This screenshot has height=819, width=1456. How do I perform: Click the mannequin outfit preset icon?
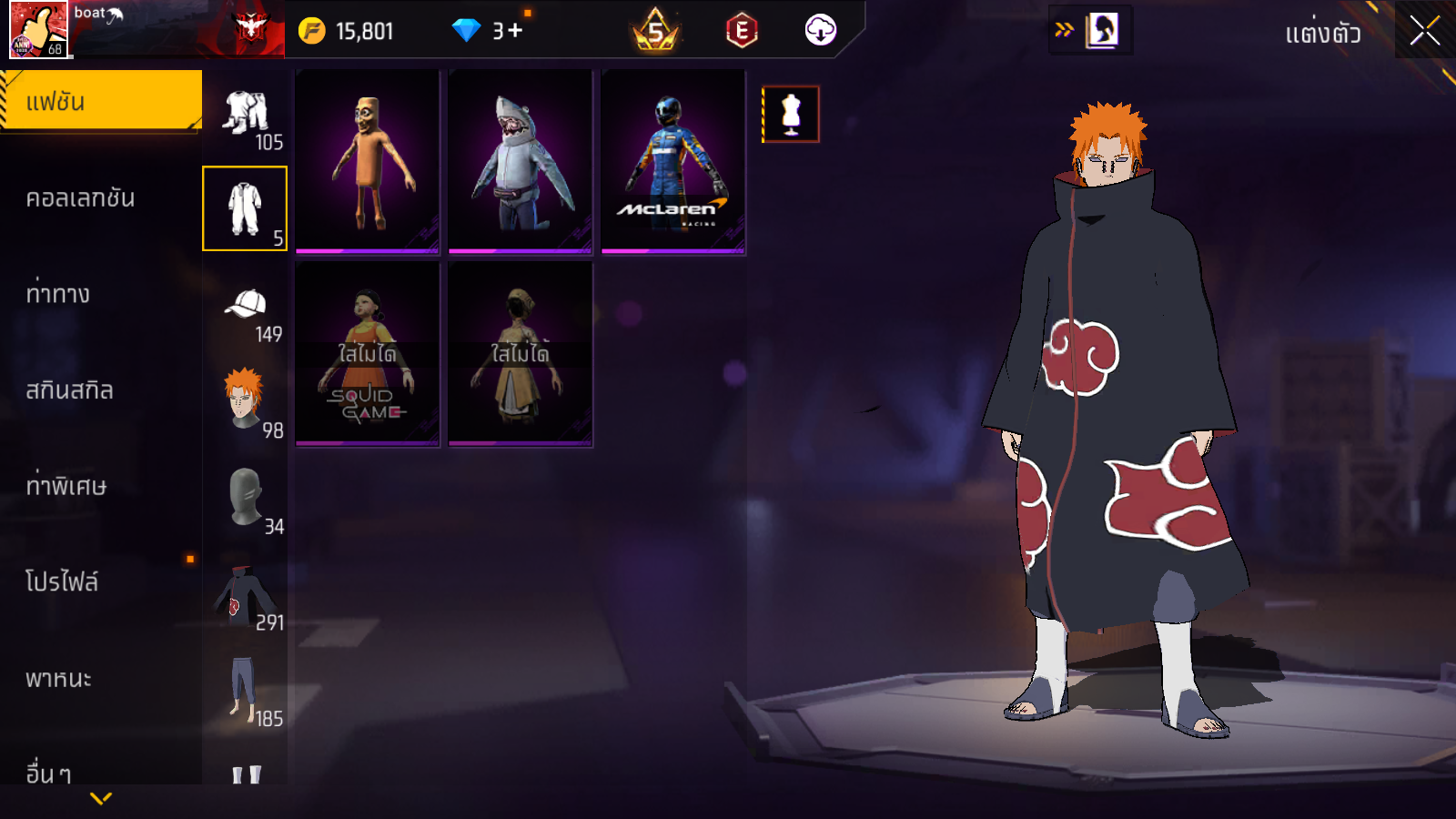(791, 115)
